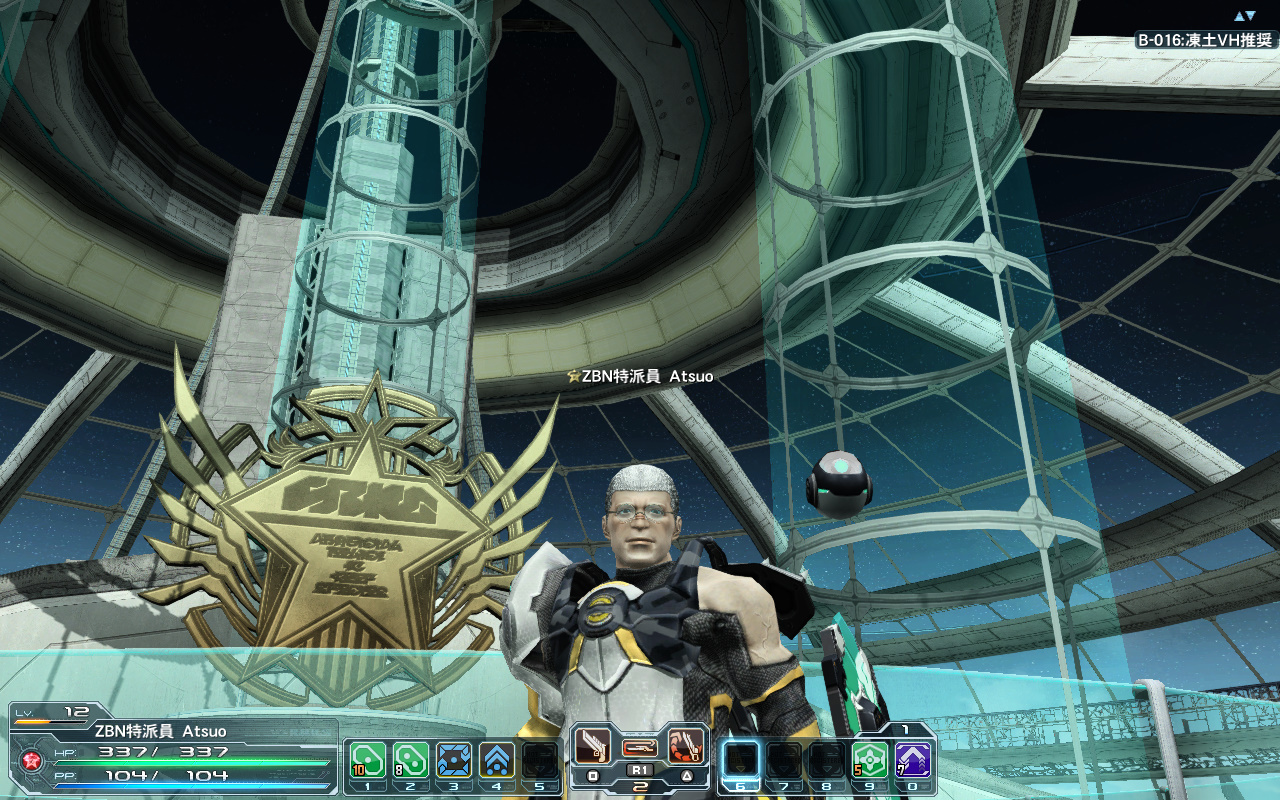Activate the blue chevron skill in slot 4
The height and width of the screenshot is (800, 1280).
(497, 760)
